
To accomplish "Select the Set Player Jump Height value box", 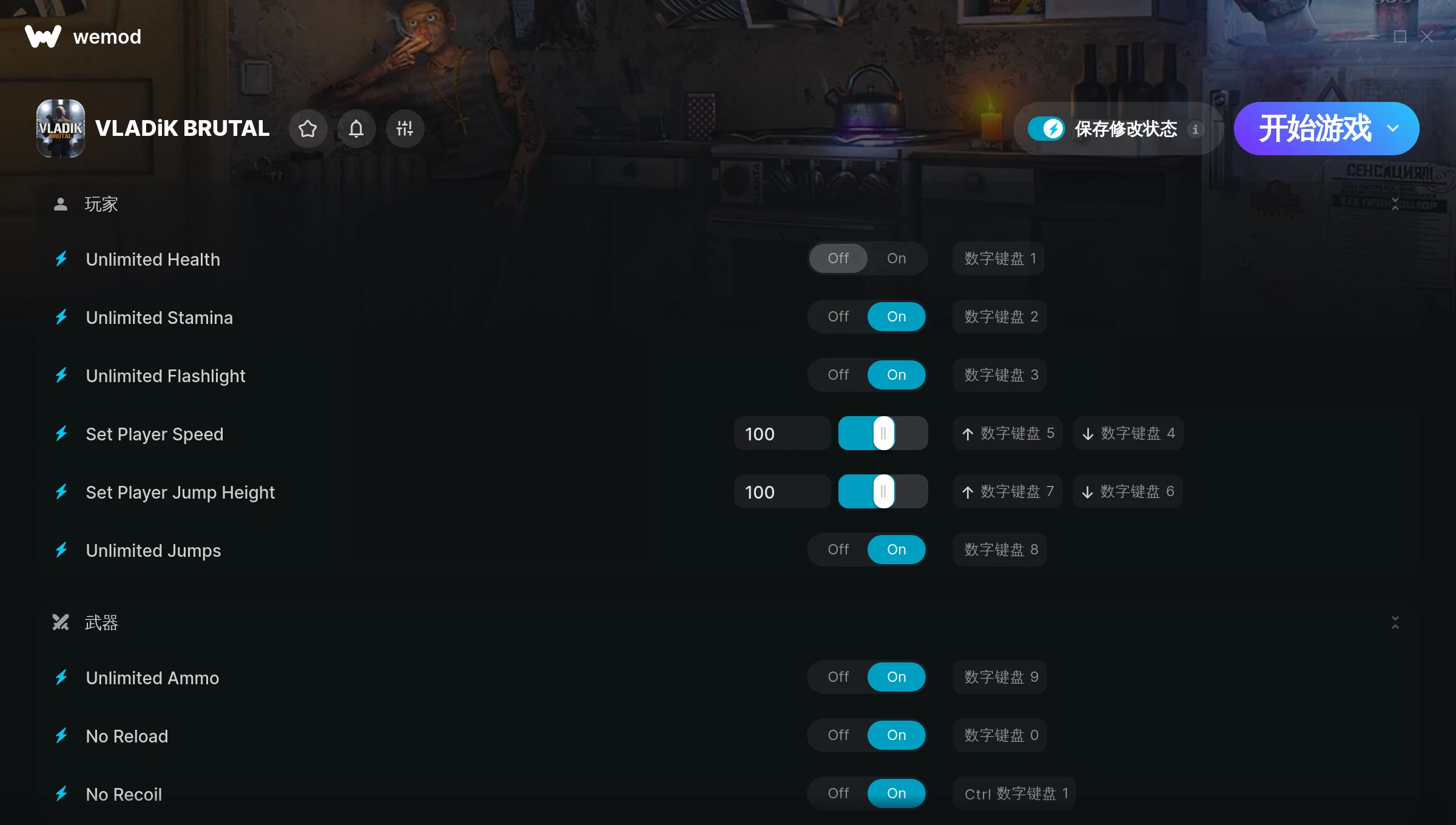I will (781, 492).
